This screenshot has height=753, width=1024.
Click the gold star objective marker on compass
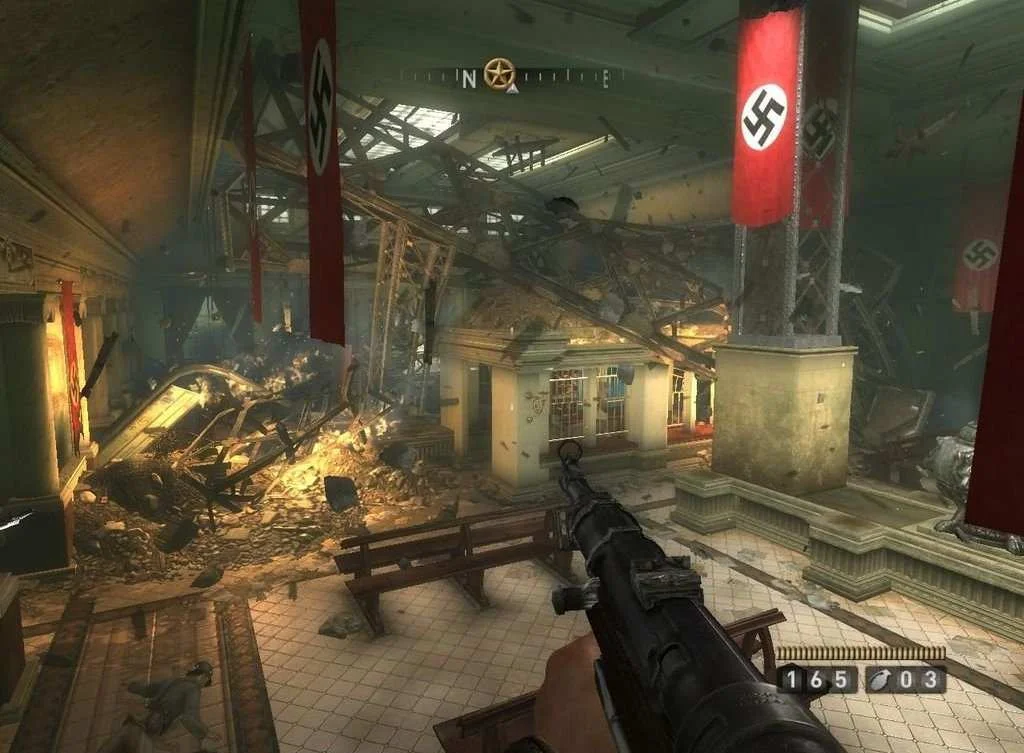(x=499, y=73)
